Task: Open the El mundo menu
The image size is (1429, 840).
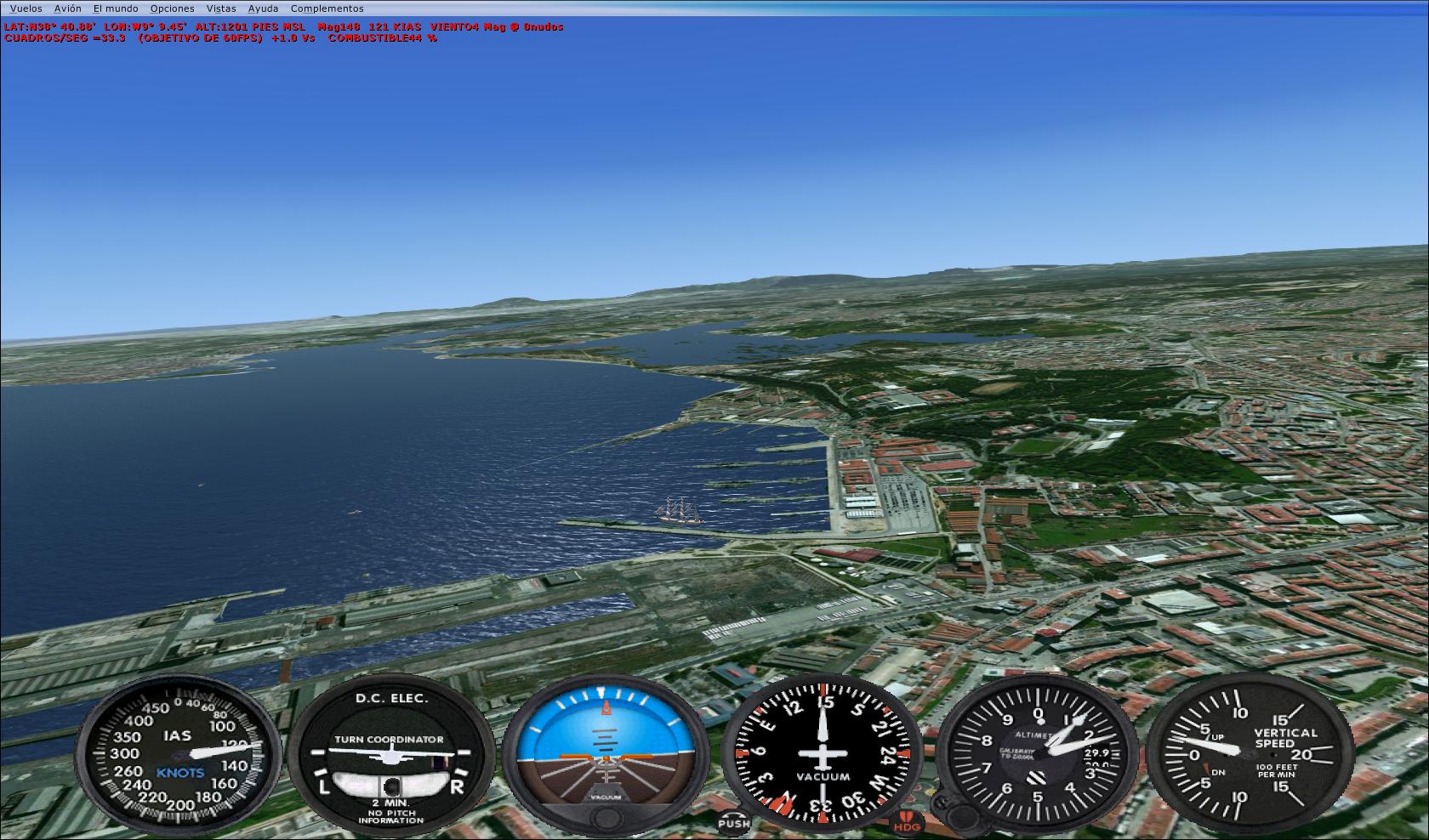Action: point(116,9)
